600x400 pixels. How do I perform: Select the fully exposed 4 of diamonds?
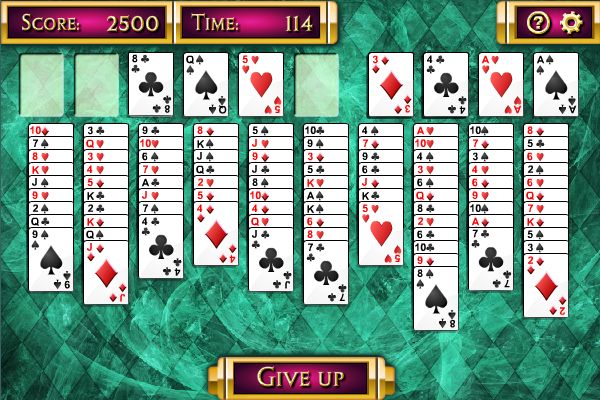pyautogui.click(x=216, y=235)
